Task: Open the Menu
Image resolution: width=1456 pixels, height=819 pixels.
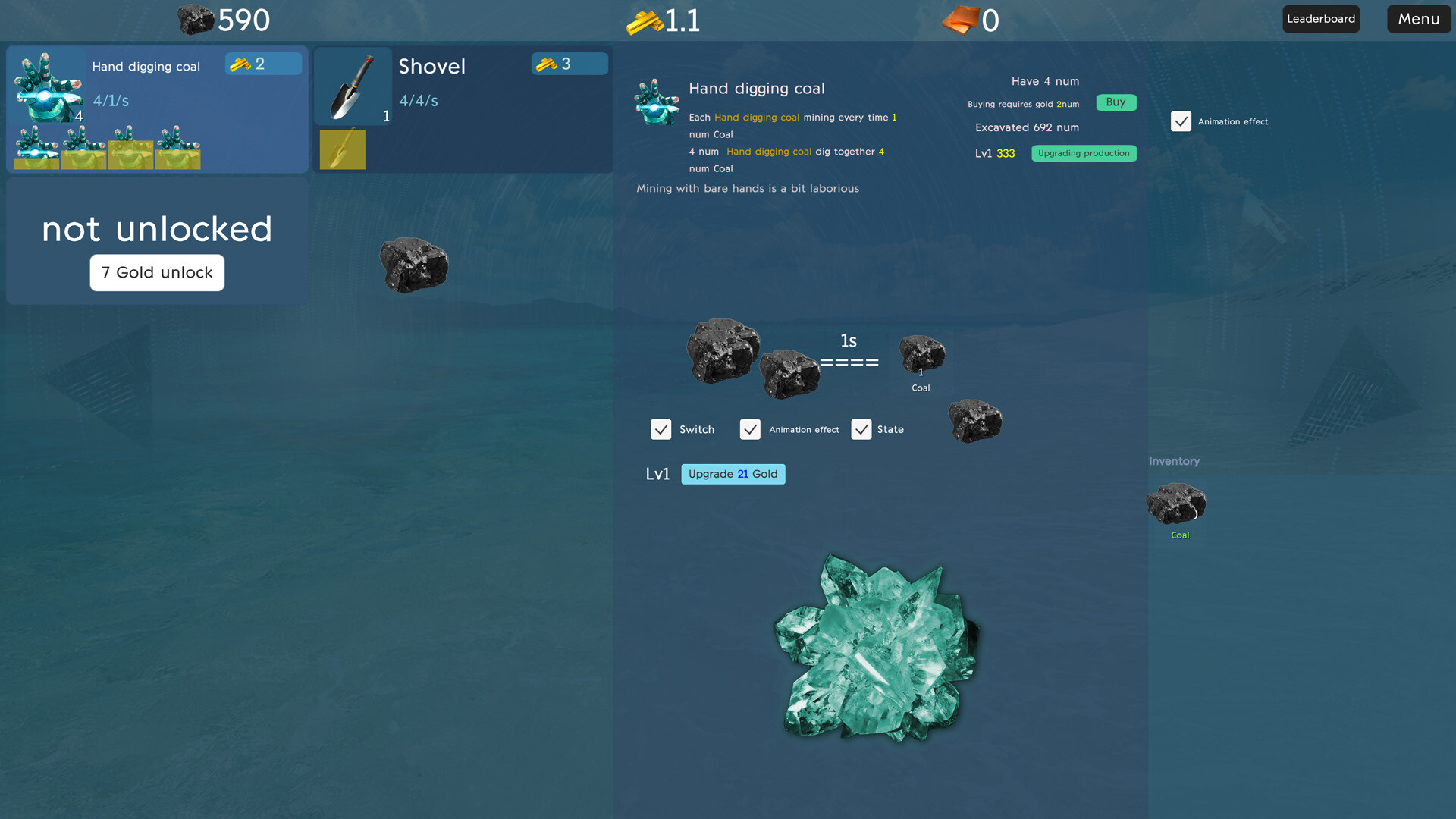Action: [x=1417, y=18]
